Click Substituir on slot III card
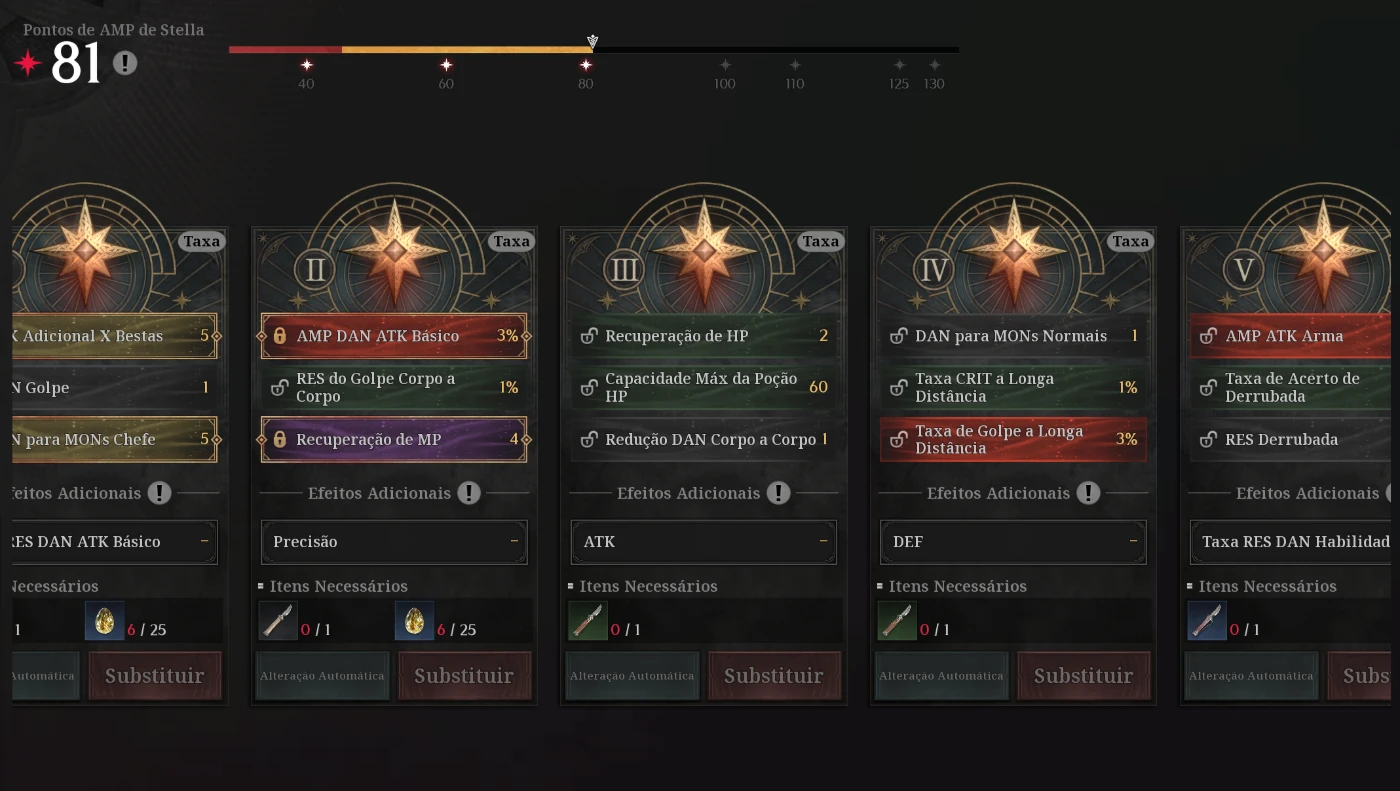 coord(774,676)
